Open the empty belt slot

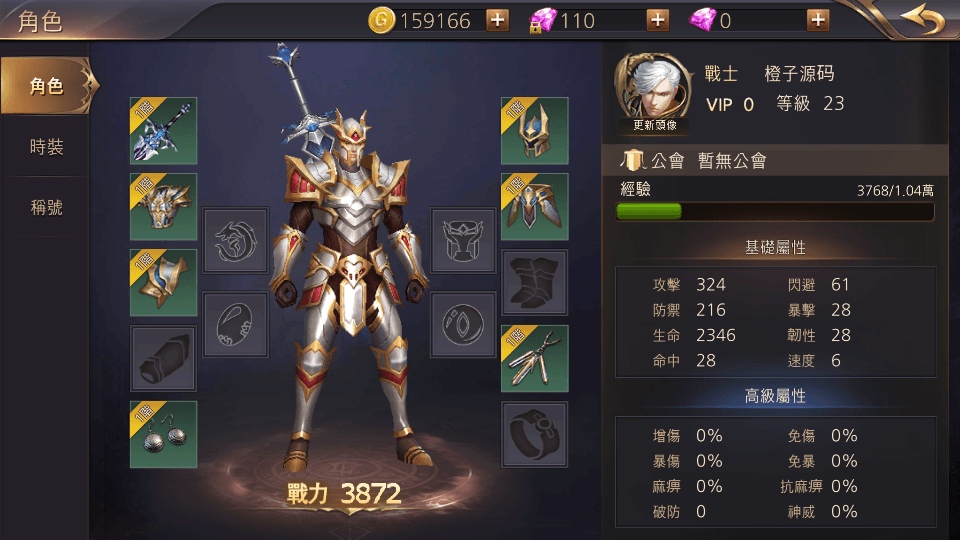535,434
